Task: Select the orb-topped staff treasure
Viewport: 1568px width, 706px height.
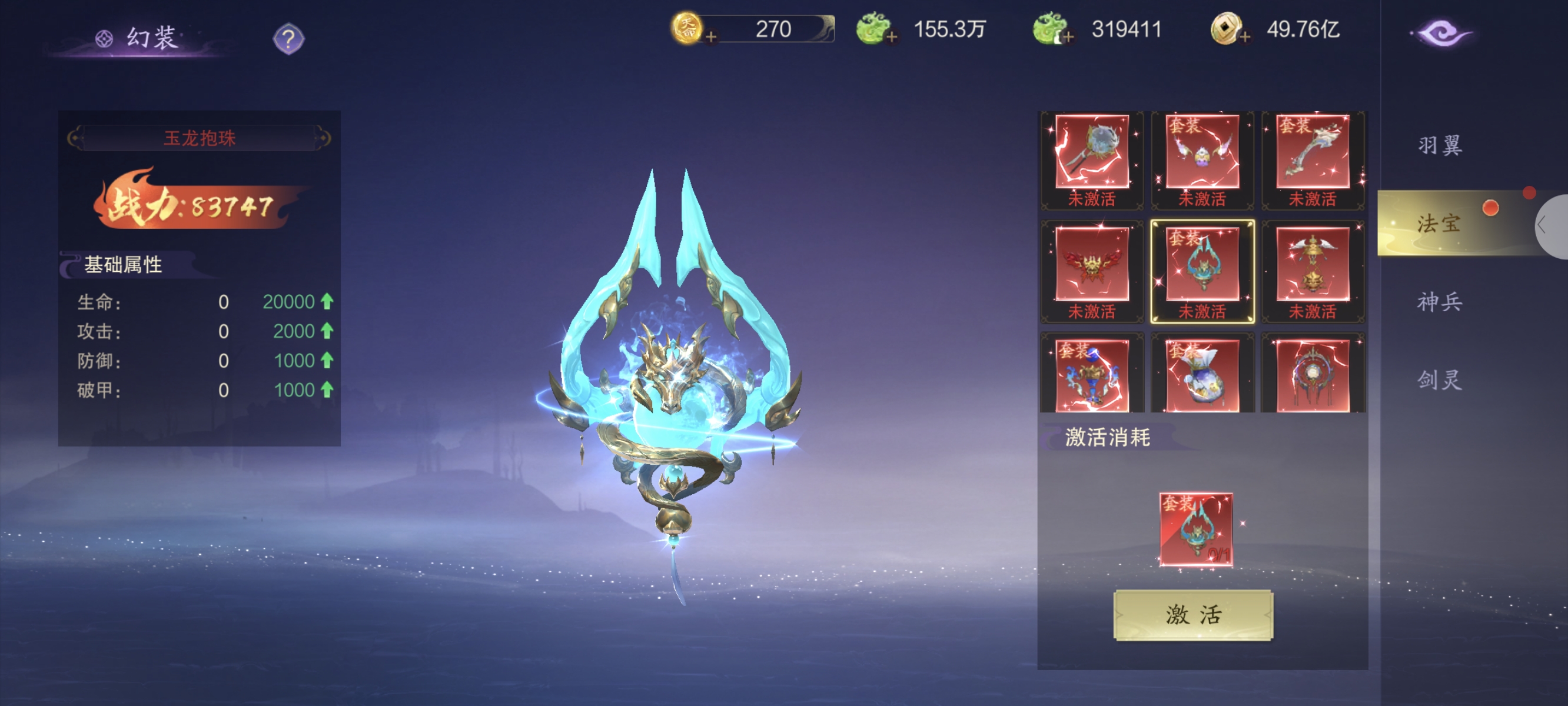Action: 1091,152
